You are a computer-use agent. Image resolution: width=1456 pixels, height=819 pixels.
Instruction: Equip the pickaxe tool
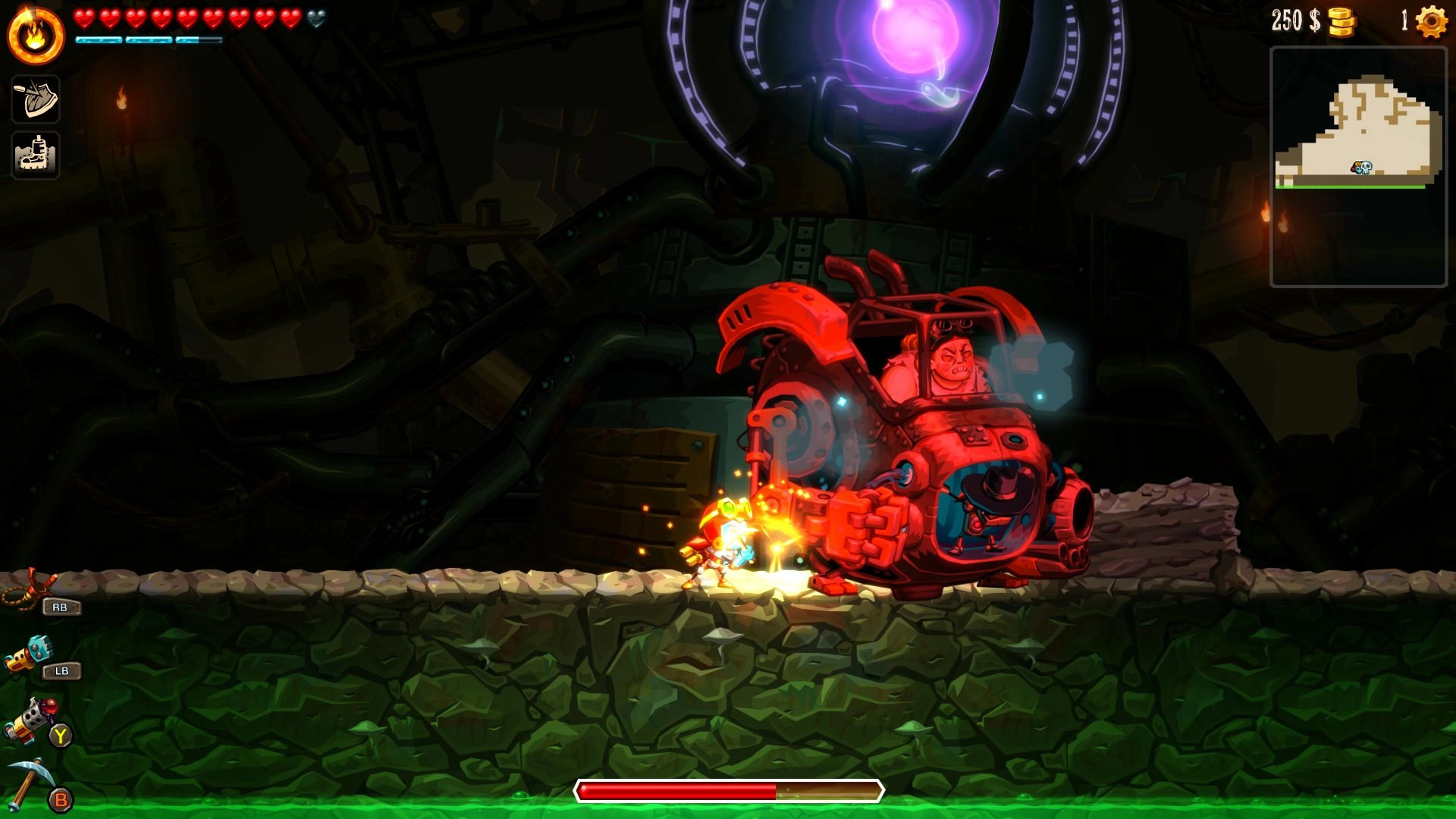29,781
